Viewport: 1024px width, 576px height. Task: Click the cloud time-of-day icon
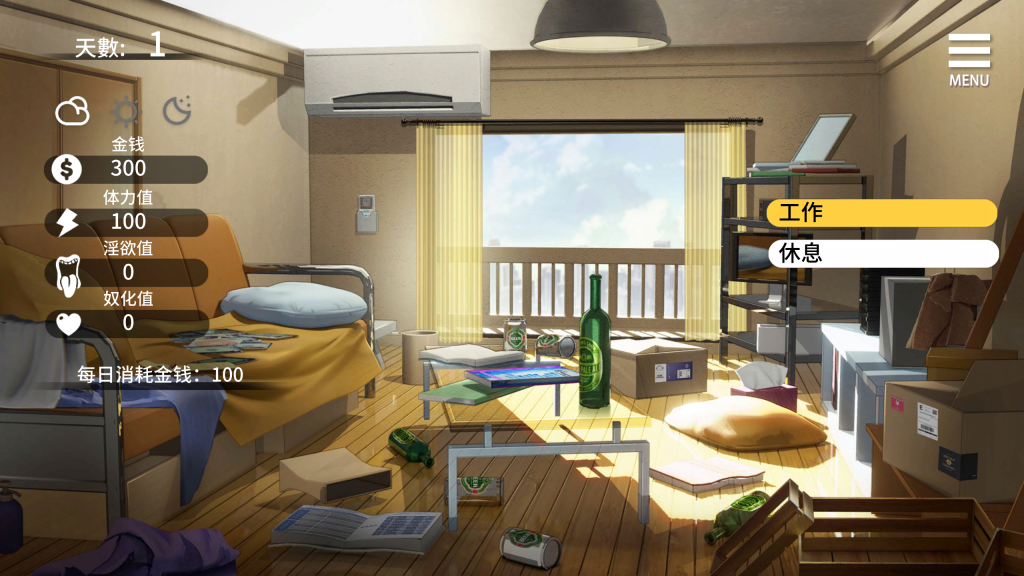72,111
